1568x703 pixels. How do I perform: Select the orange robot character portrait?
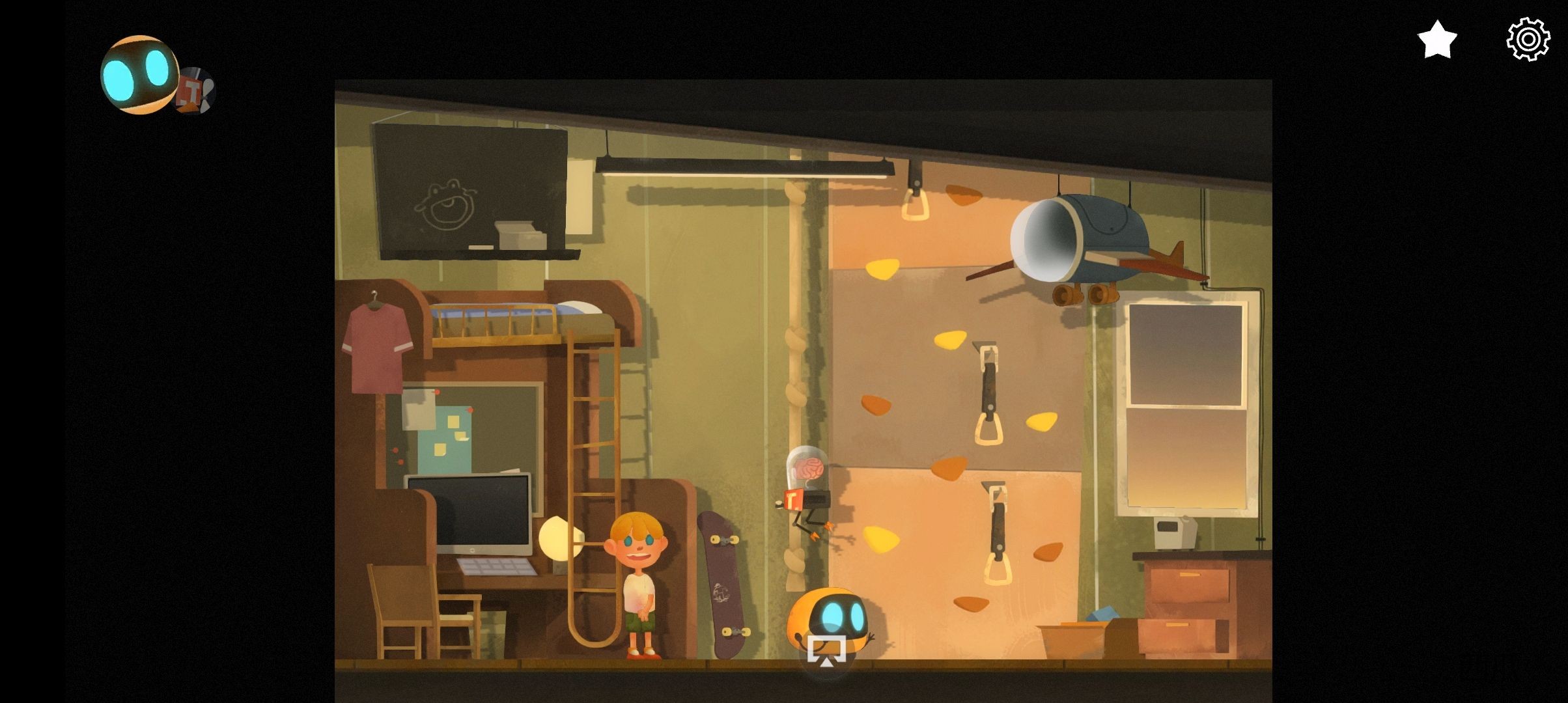click(x=139, y=75)
